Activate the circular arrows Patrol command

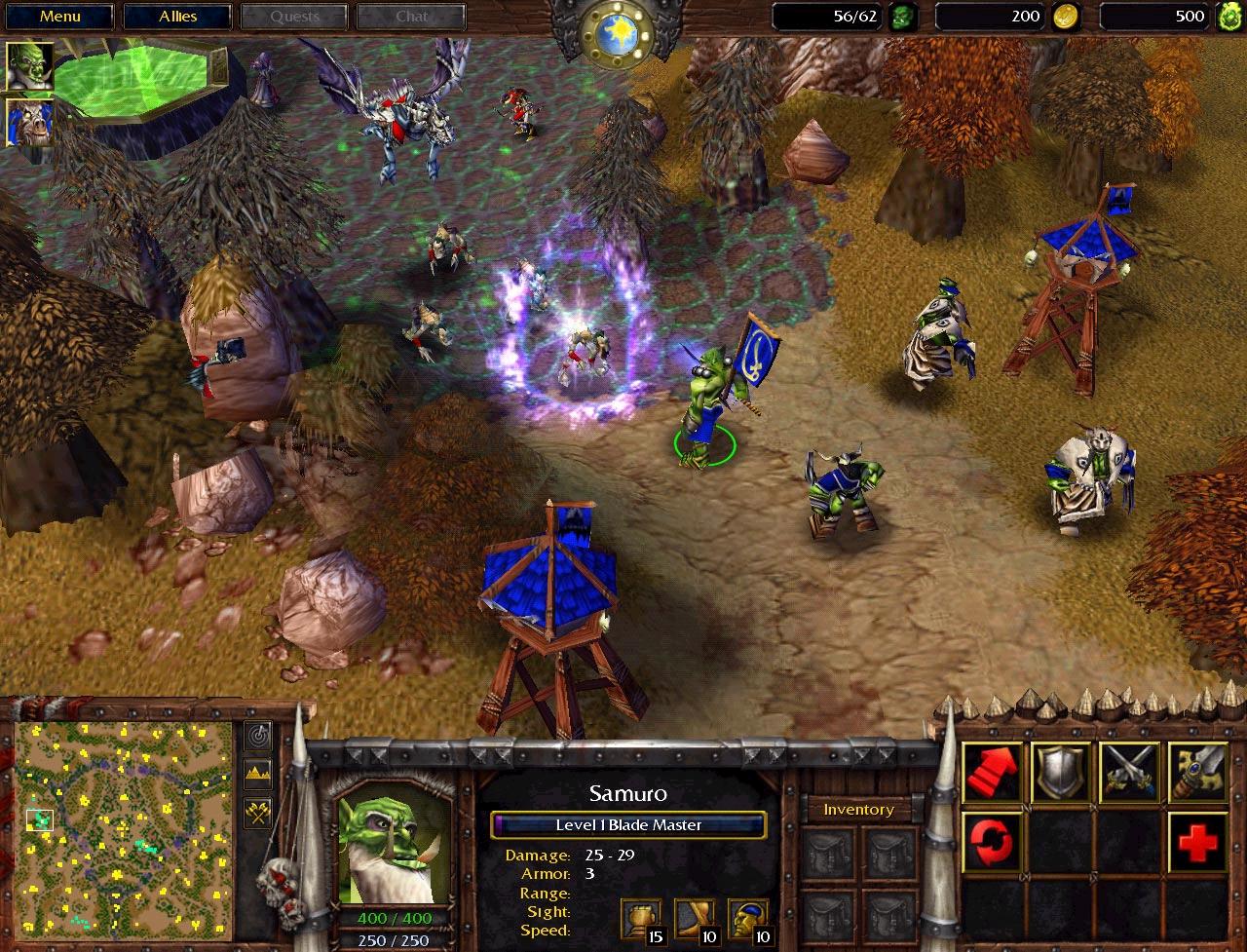(x=993, y=841)
